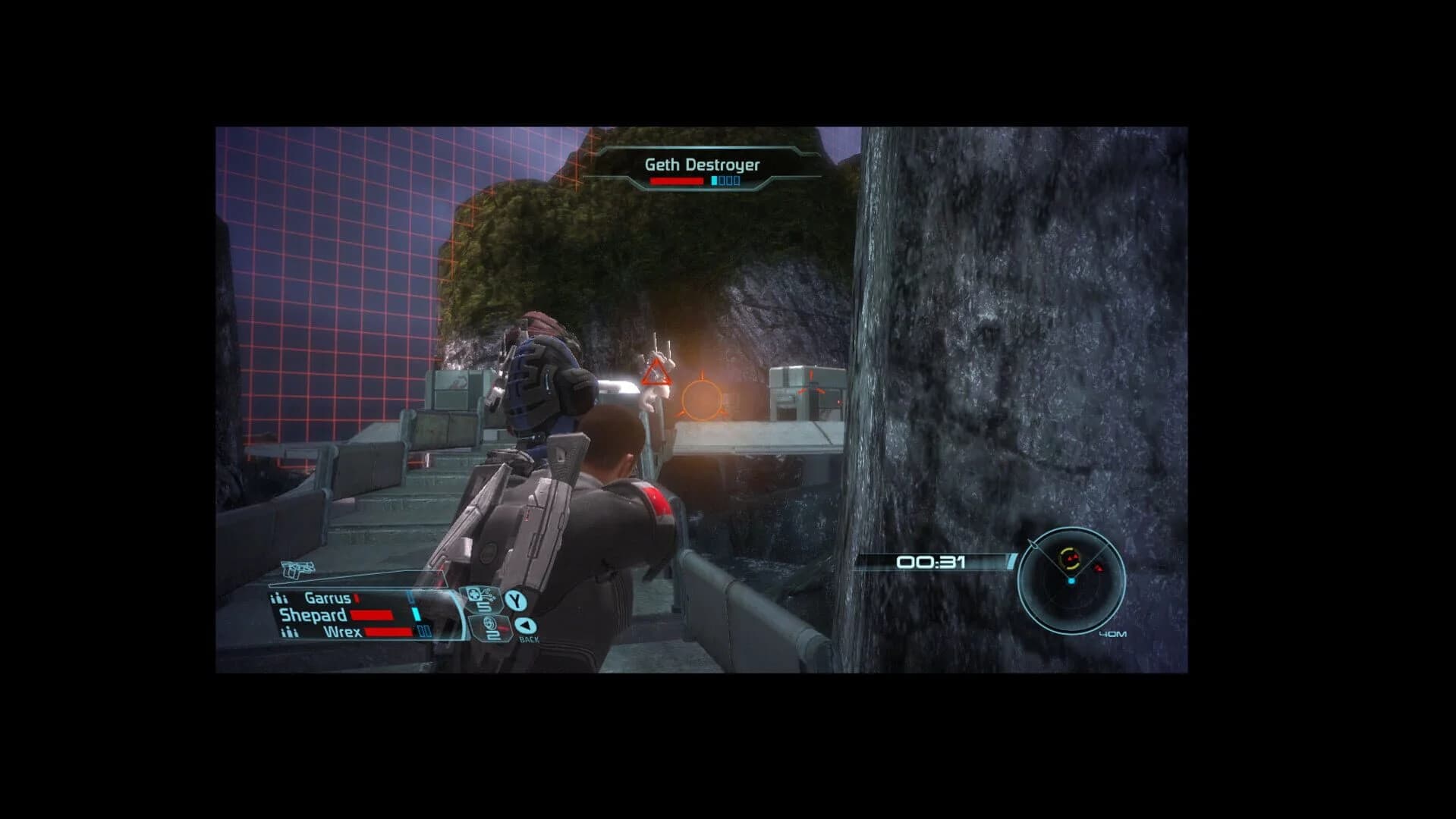Click the 40M range label under the radar

pyautogui.click(x=1113, y=634)
